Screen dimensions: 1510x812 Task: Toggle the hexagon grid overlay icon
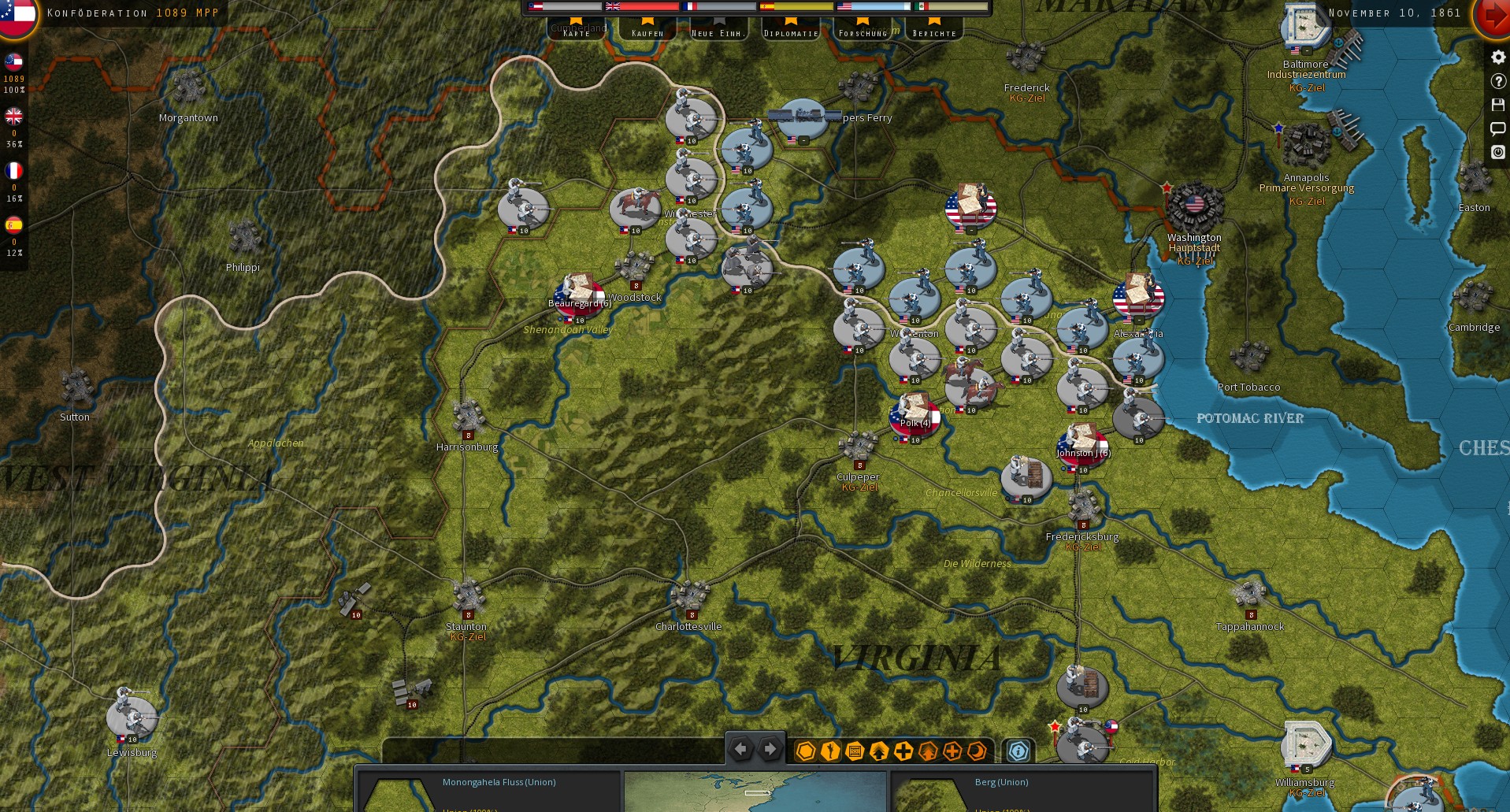tap(805, 752)
